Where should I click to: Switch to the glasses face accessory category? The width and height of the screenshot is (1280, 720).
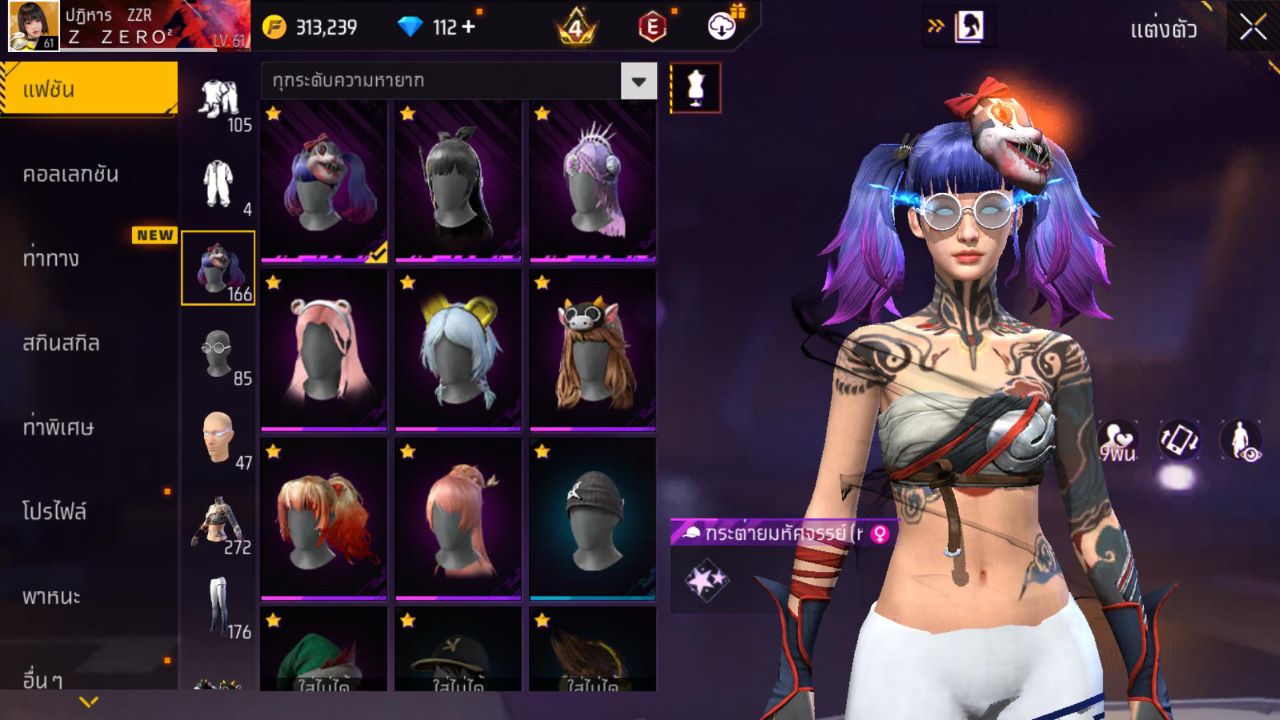[x=218, y=355]
